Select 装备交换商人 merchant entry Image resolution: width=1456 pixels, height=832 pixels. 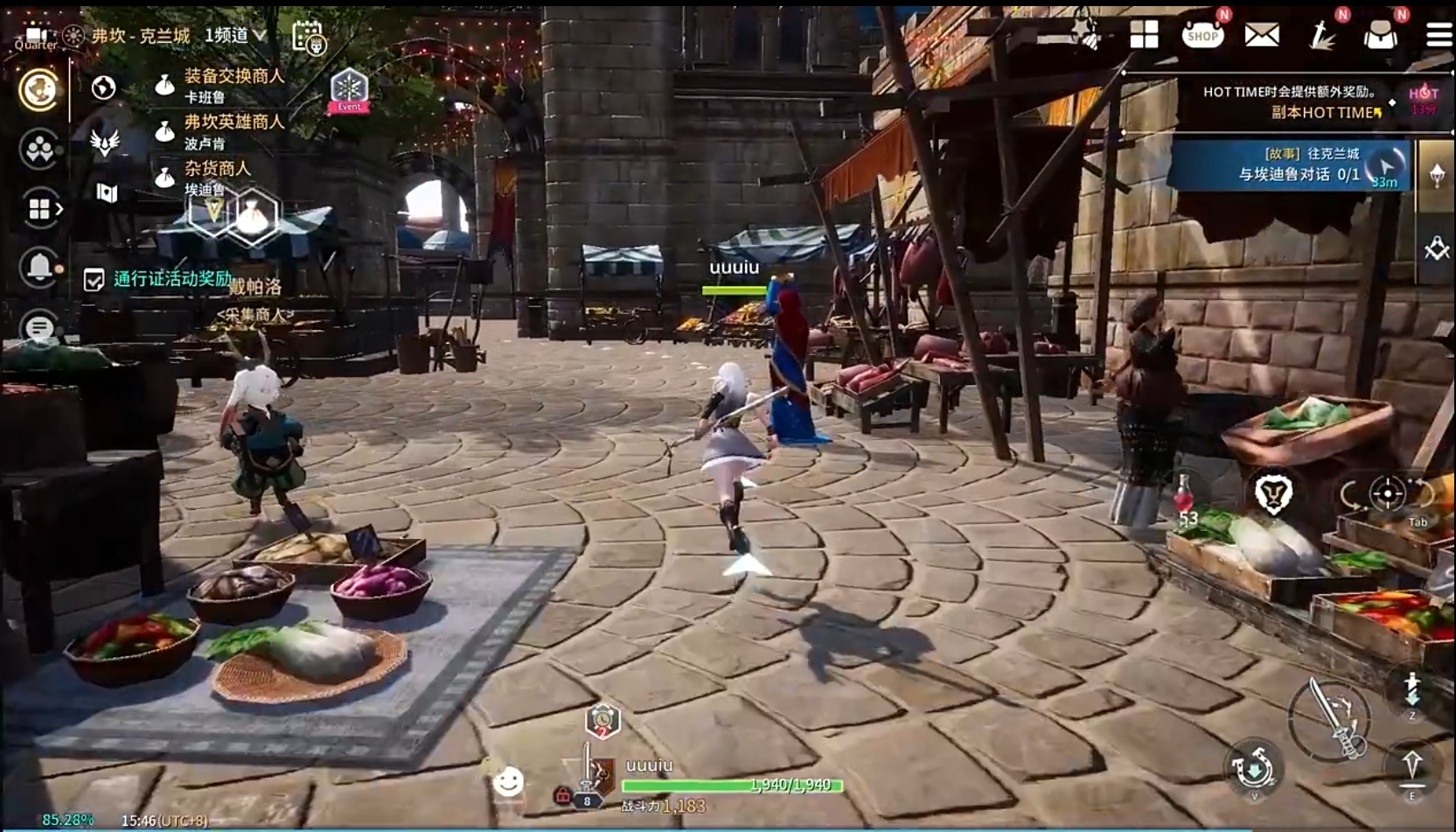click(x=233, y=84)
